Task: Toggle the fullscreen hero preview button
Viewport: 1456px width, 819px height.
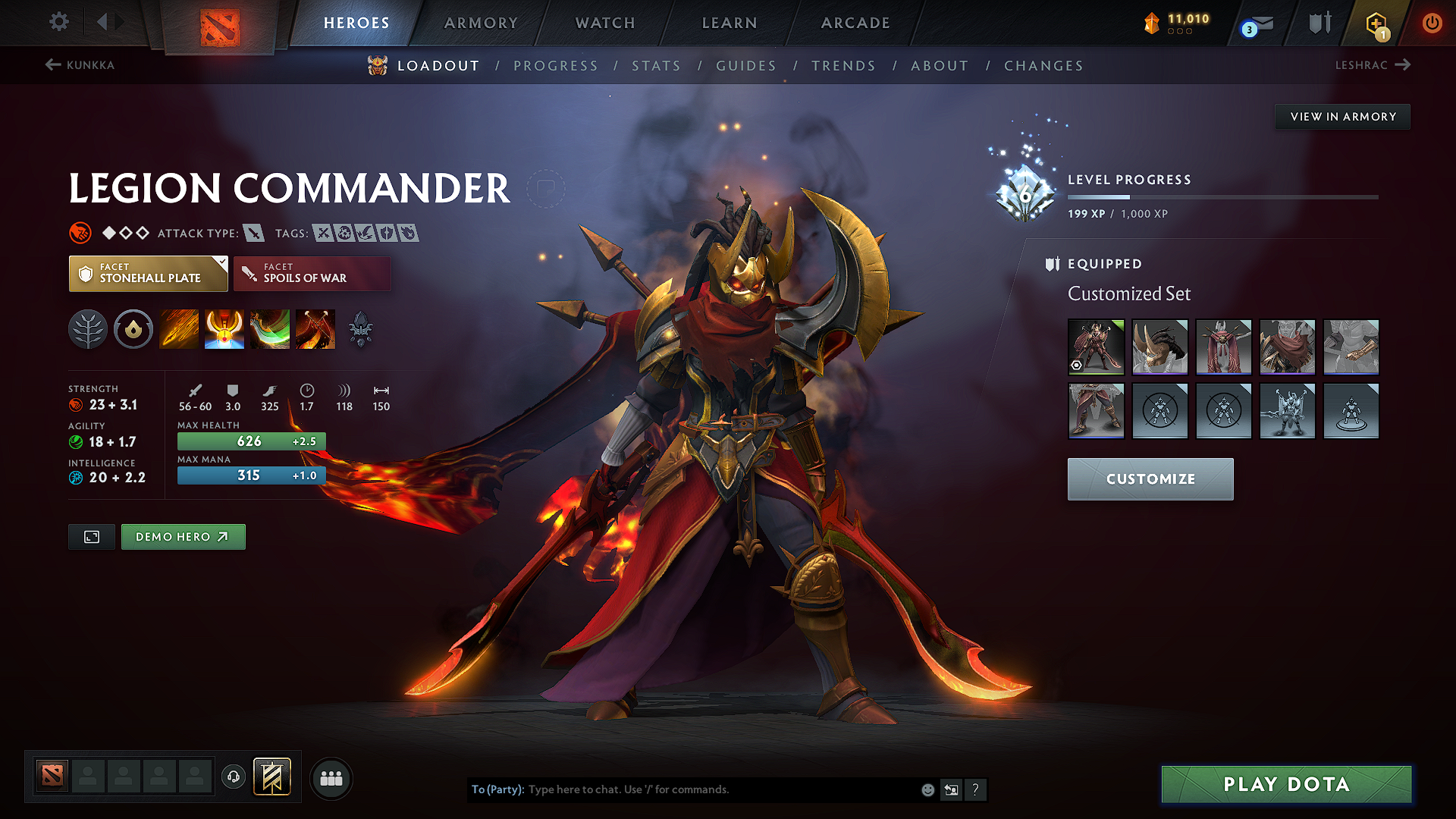Action: point(91,536)
